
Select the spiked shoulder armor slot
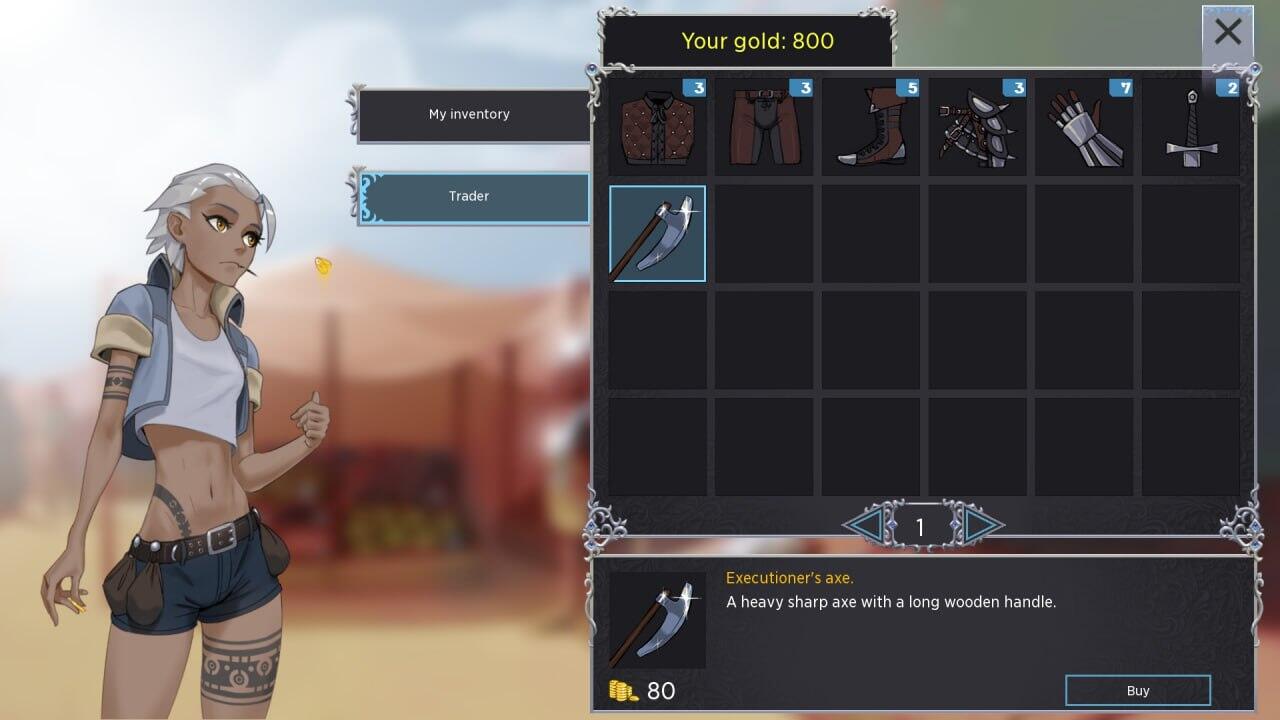click(x=977, y=127)
